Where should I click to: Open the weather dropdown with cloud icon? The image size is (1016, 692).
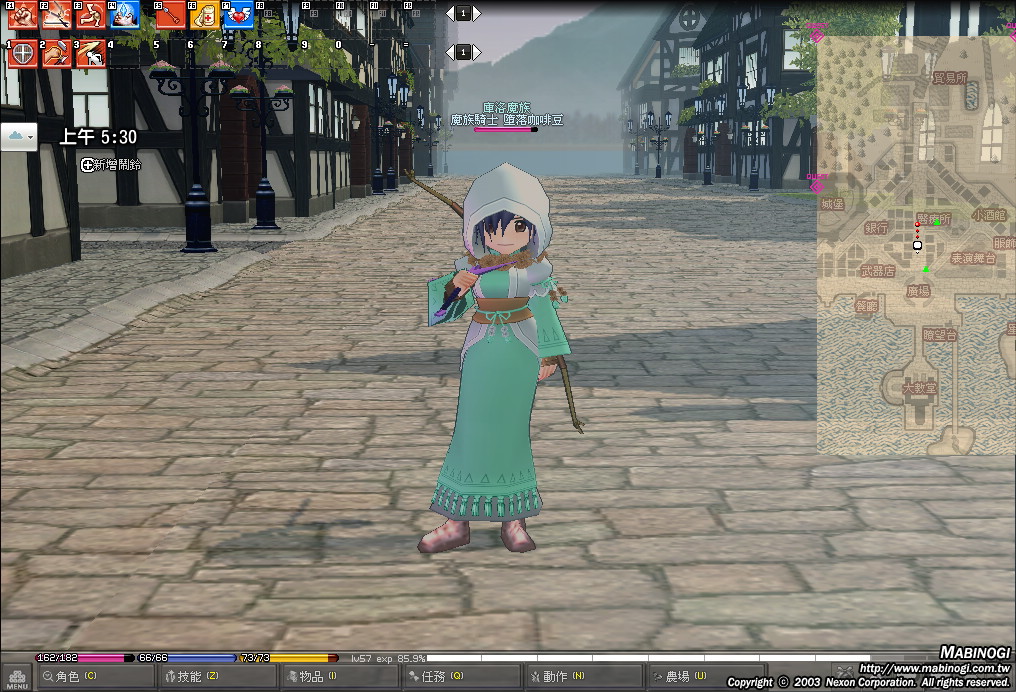(19, 136)
